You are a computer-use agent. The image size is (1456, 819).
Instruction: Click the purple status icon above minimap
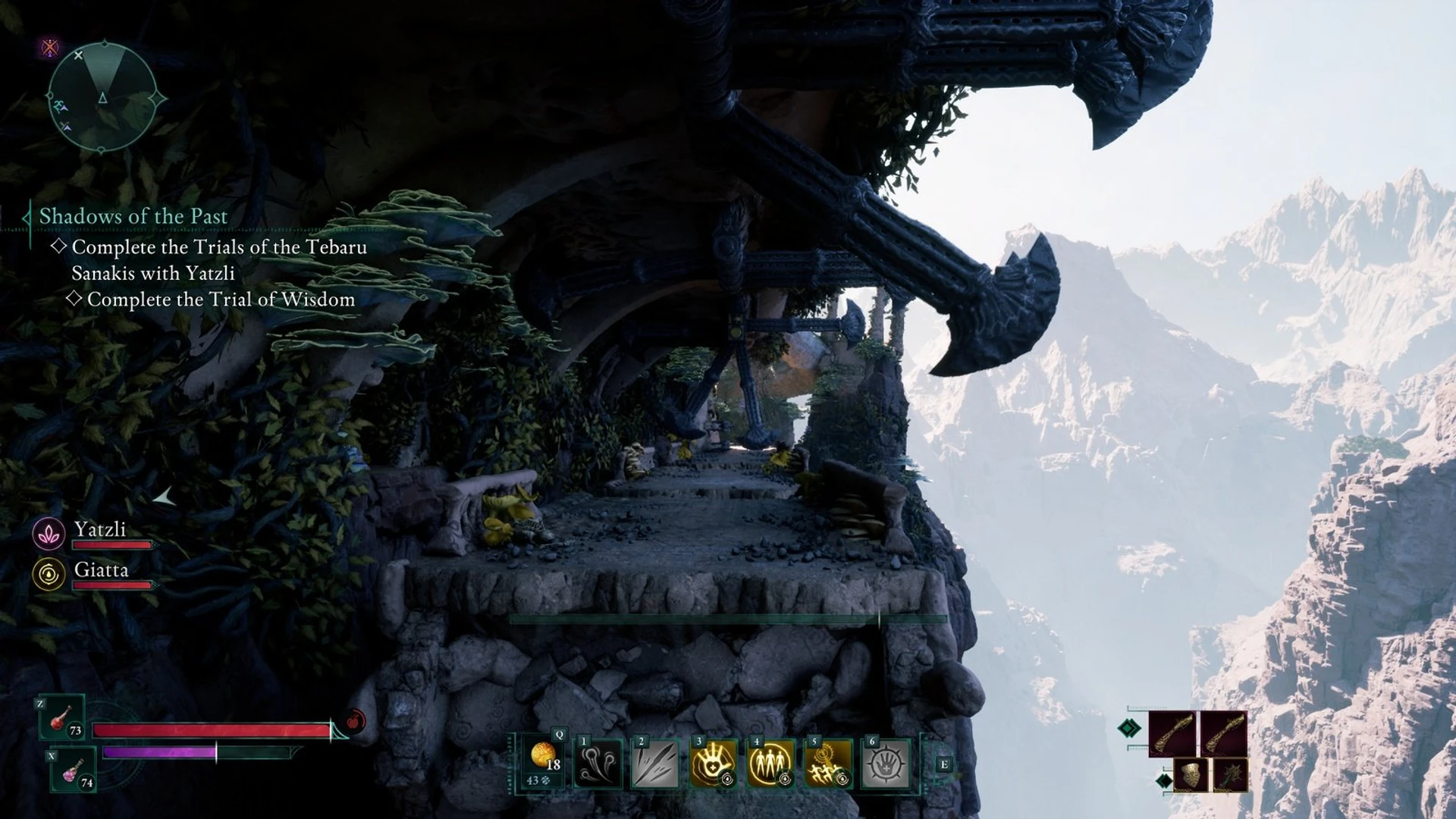point(50,48)
